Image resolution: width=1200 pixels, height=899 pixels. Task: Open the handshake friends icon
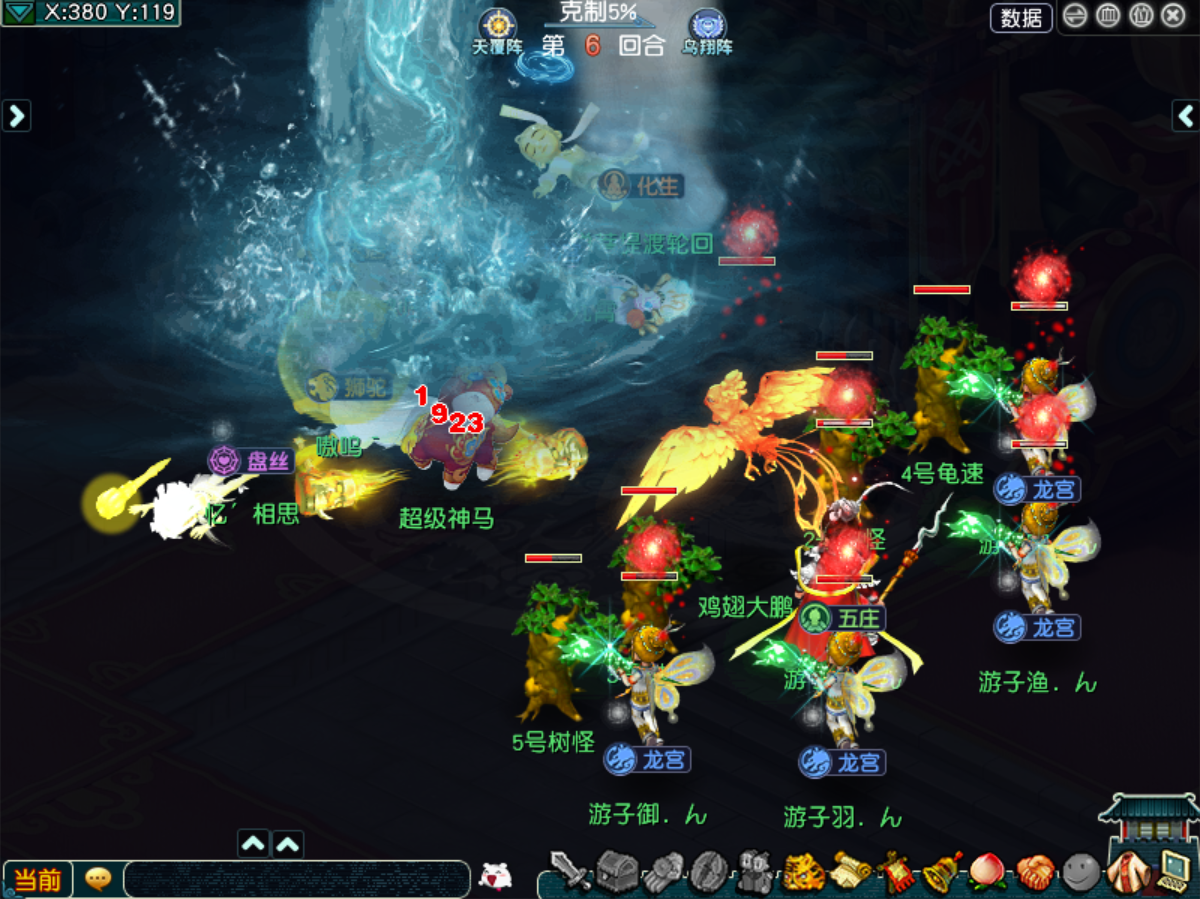click(x=1034, y=872)
